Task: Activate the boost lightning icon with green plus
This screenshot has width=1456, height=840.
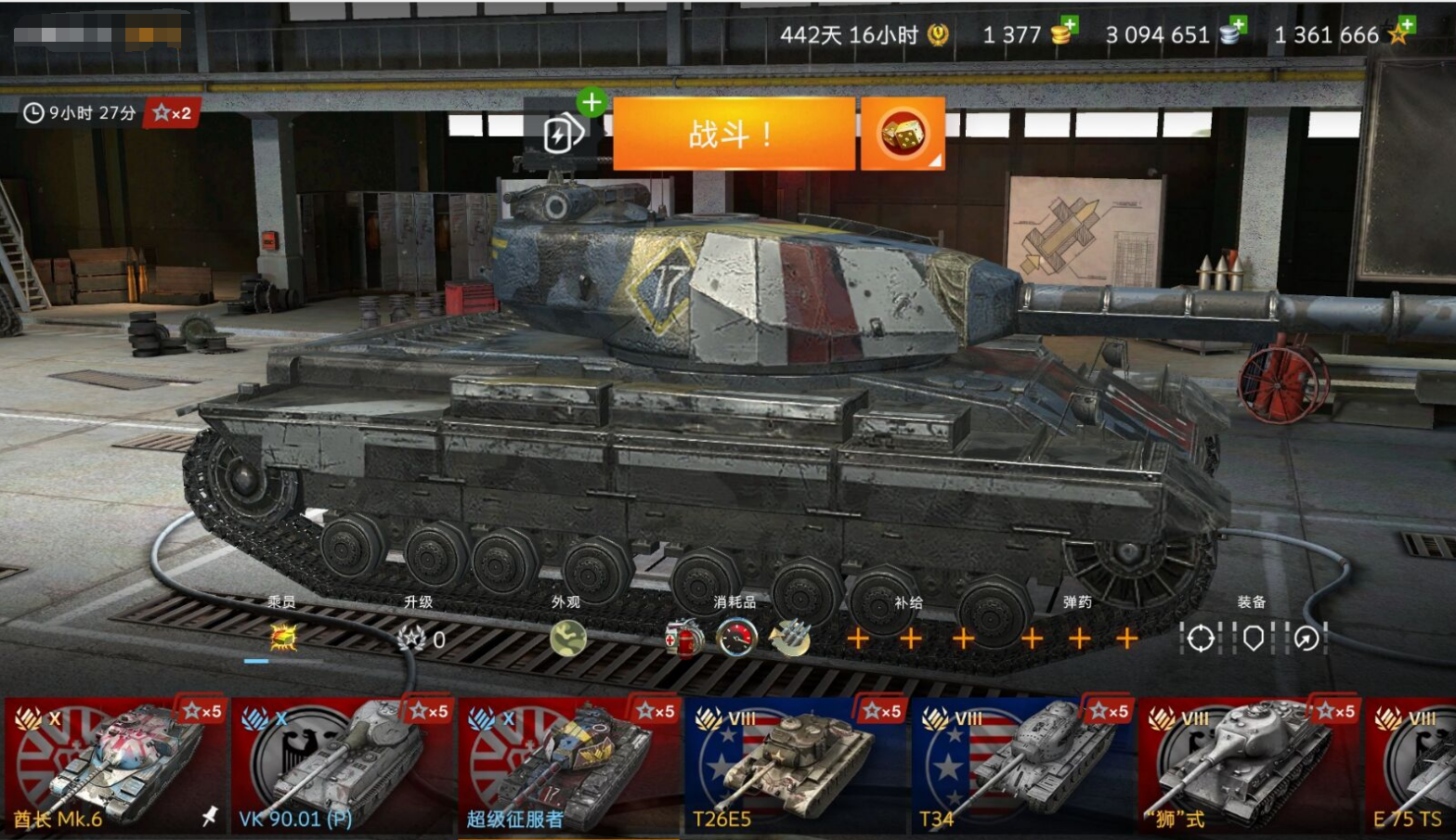Action: [x=566, y=130]
